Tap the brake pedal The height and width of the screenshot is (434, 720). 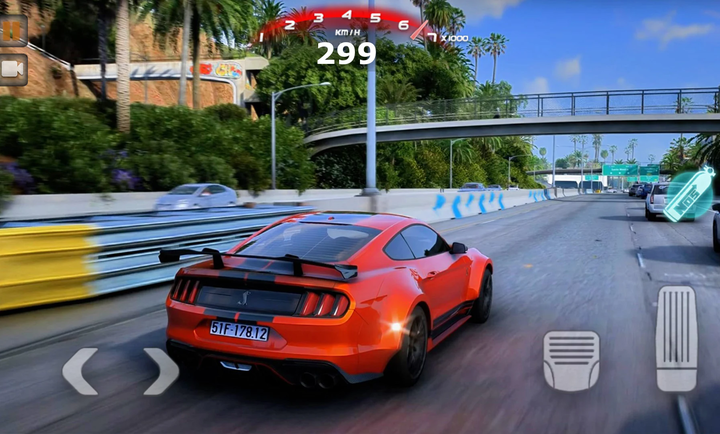[571, 360]
